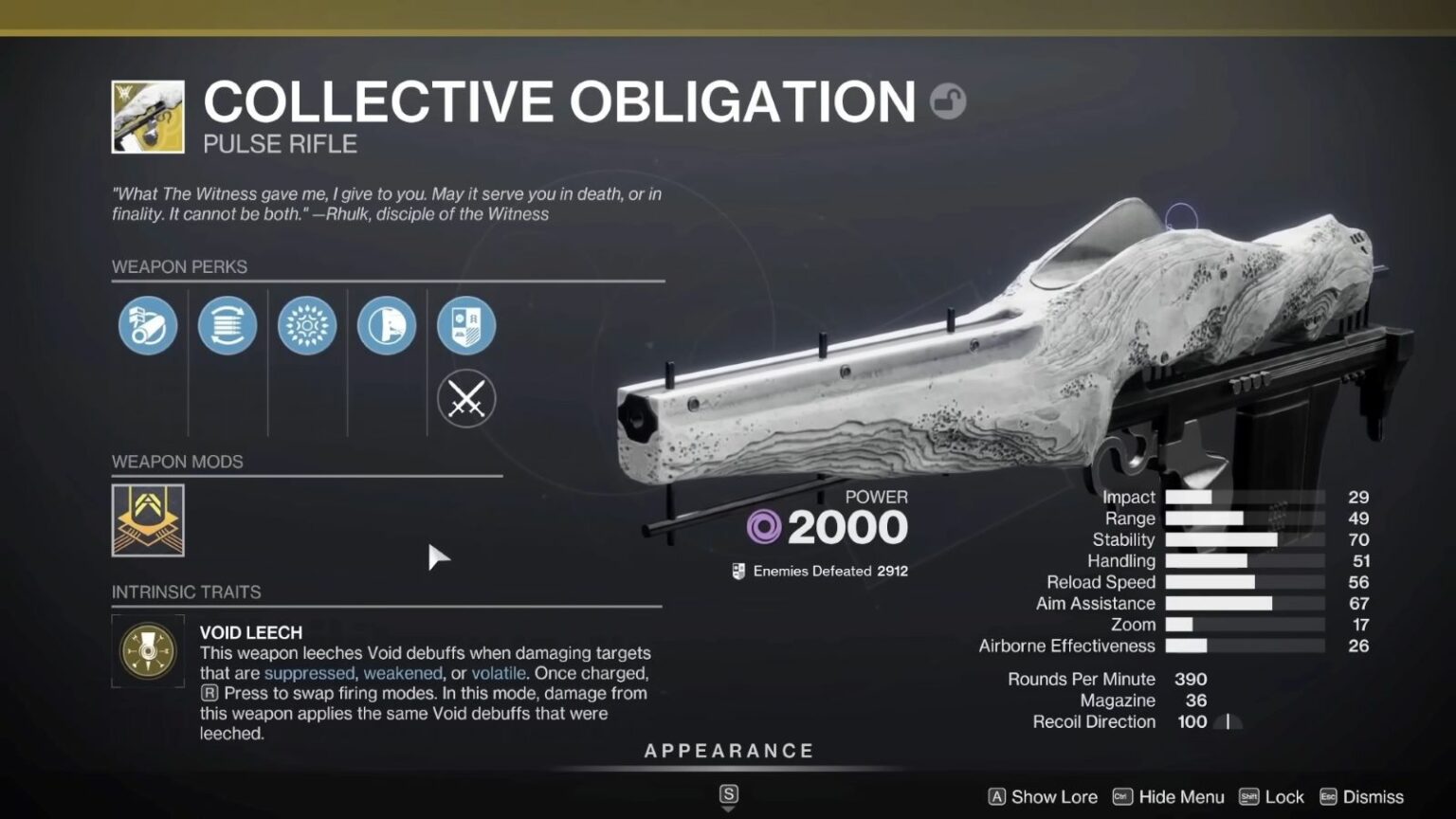Switch to the Appearance section

[728, 750]
